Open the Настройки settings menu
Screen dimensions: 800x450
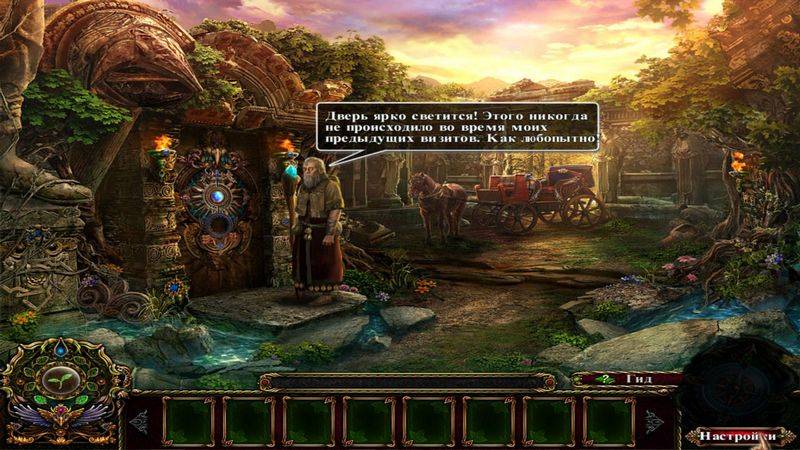(x=737, y=436)
